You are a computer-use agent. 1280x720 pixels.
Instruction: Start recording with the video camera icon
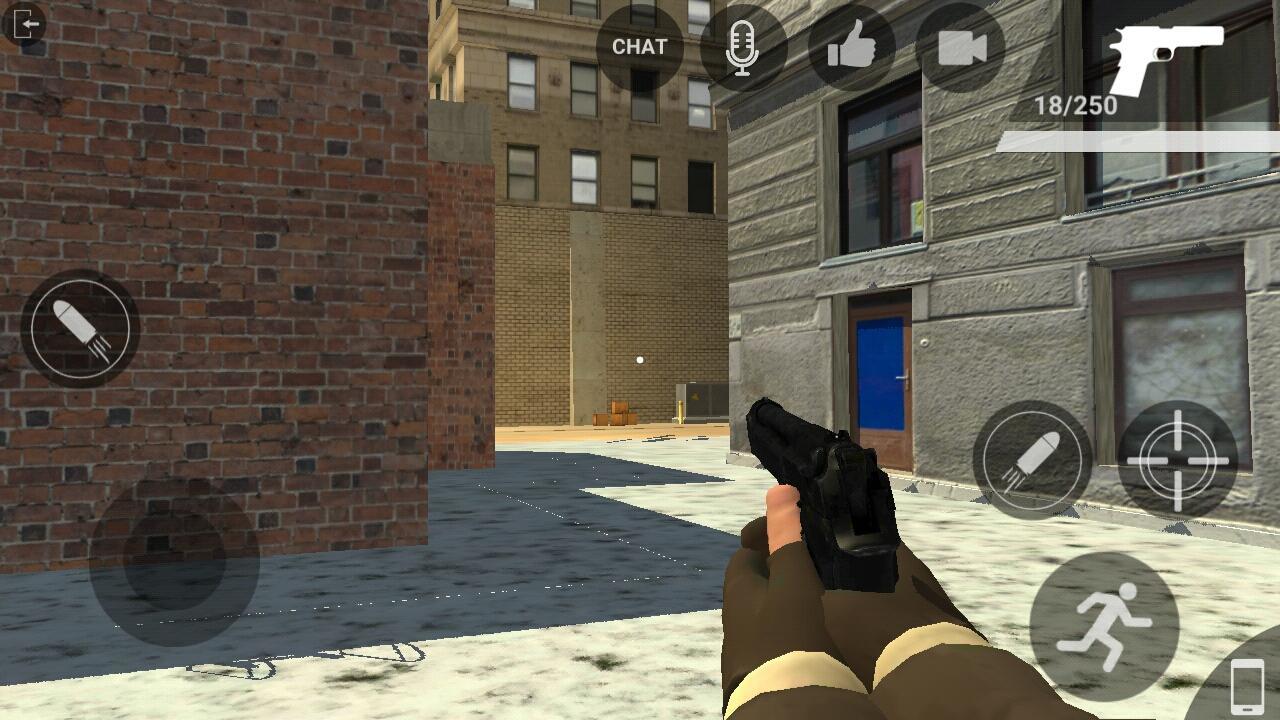click(x=961, y=46)
